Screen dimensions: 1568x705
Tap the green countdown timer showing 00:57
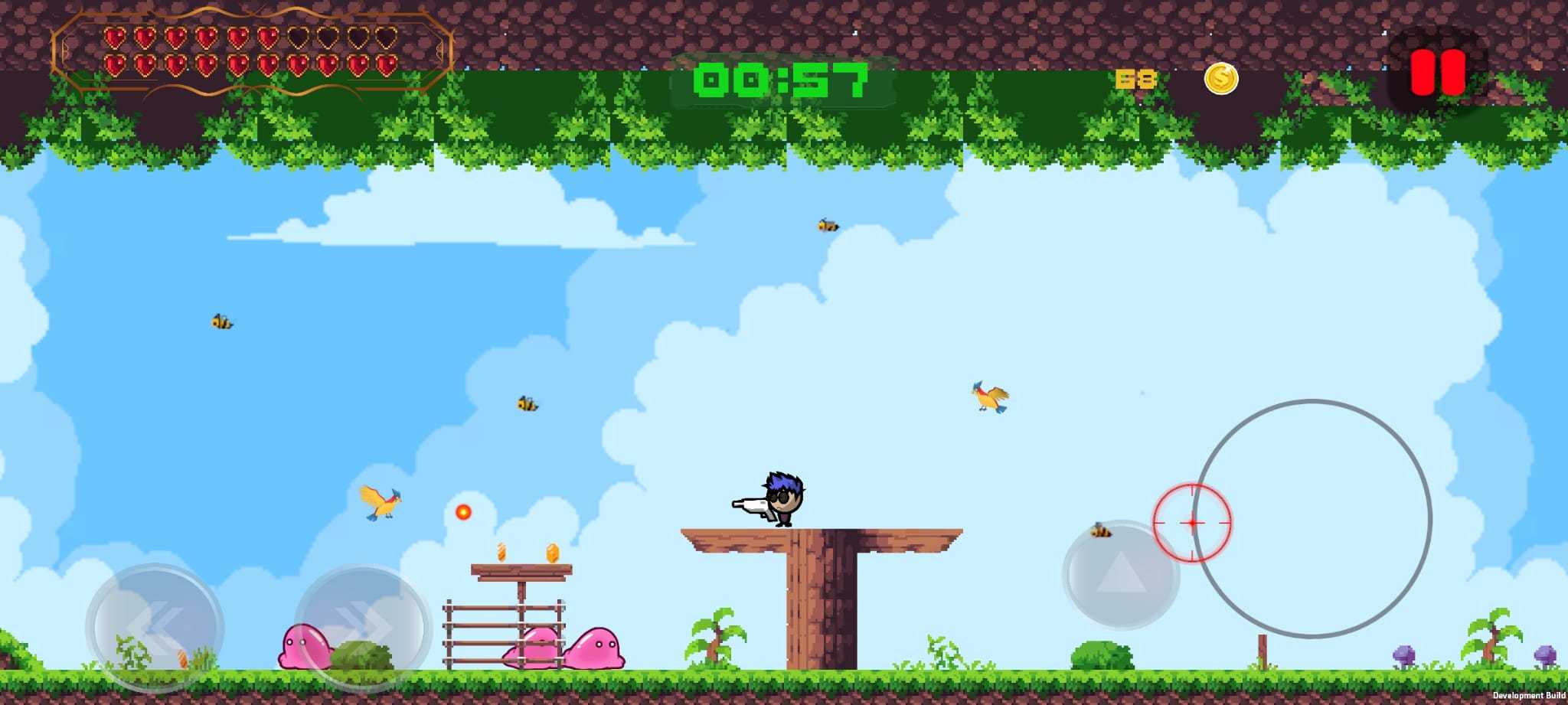781,80
